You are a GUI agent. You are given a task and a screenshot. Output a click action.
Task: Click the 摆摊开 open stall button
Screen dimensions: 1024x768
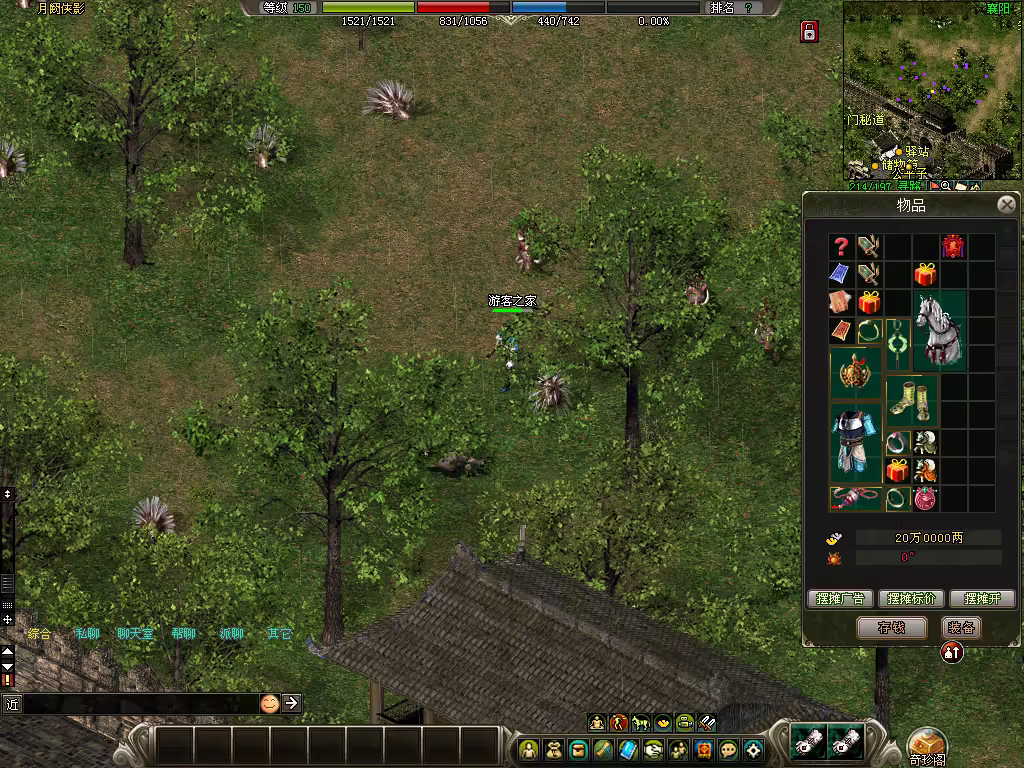click(x=982, y=599)
